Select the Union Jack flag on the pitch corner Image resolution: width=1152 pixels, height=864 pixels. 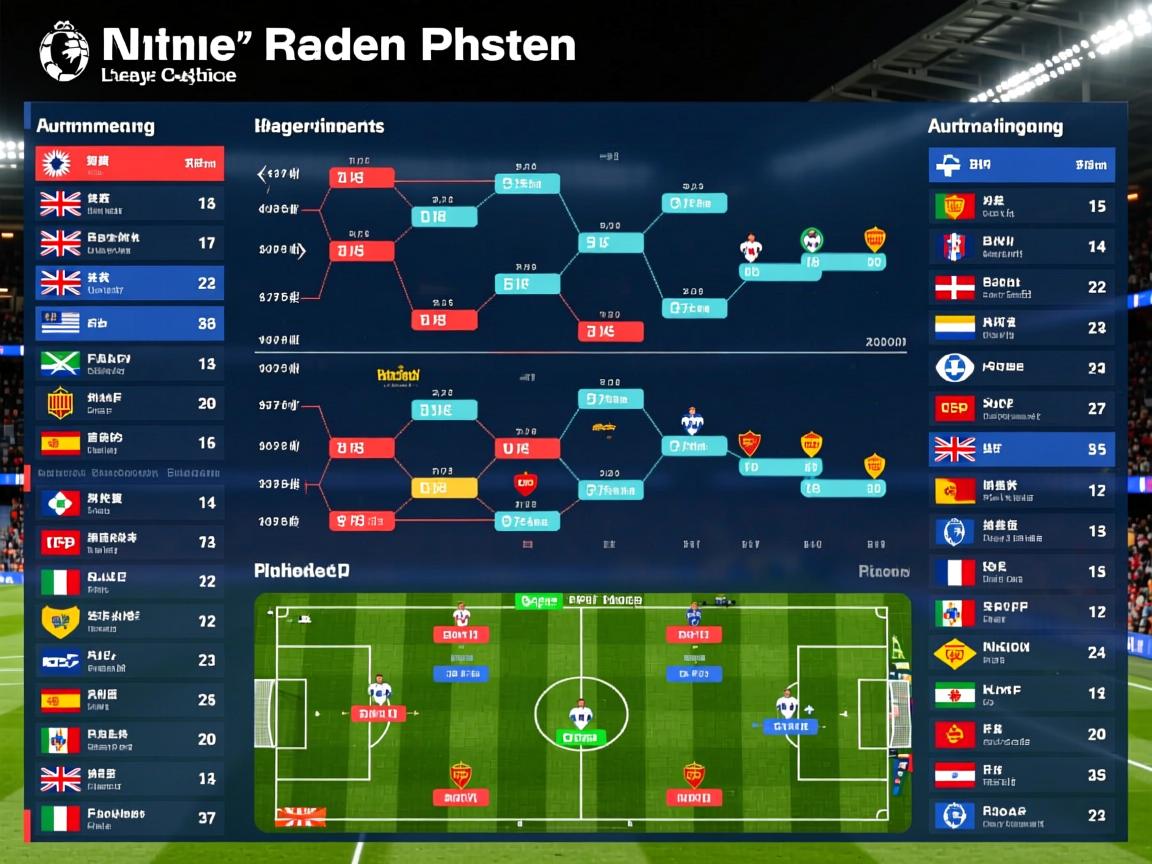(x=300, y=817)
